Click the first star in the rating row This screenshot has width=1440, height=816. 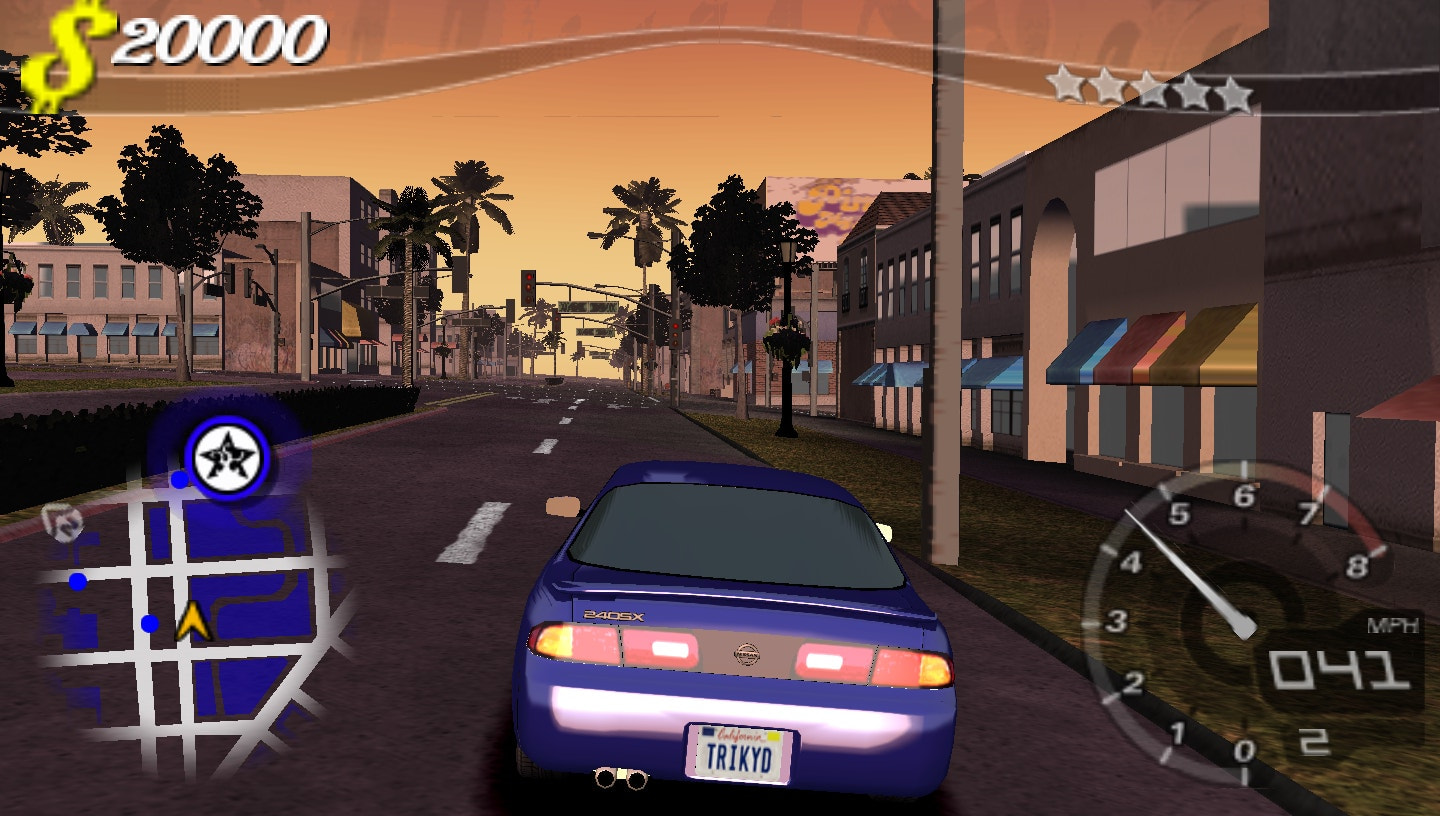[x=1066, y=87]
